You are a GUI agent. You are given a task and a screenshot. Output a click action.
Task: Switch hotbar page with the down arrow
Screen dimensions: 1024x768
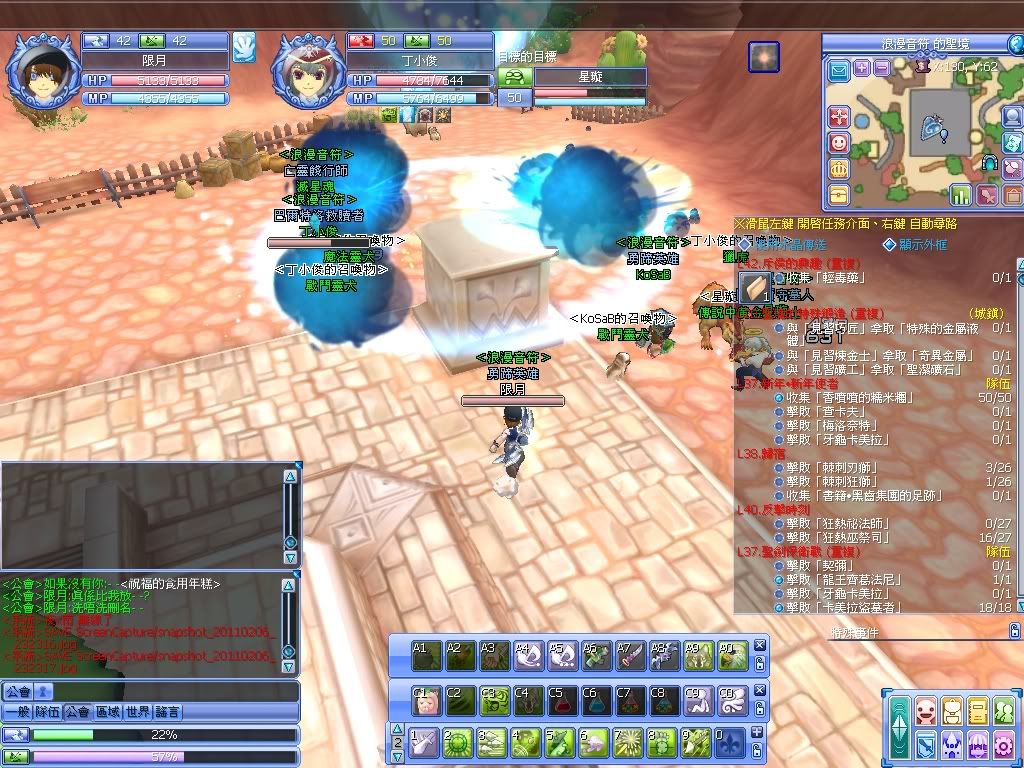point(397,758)
